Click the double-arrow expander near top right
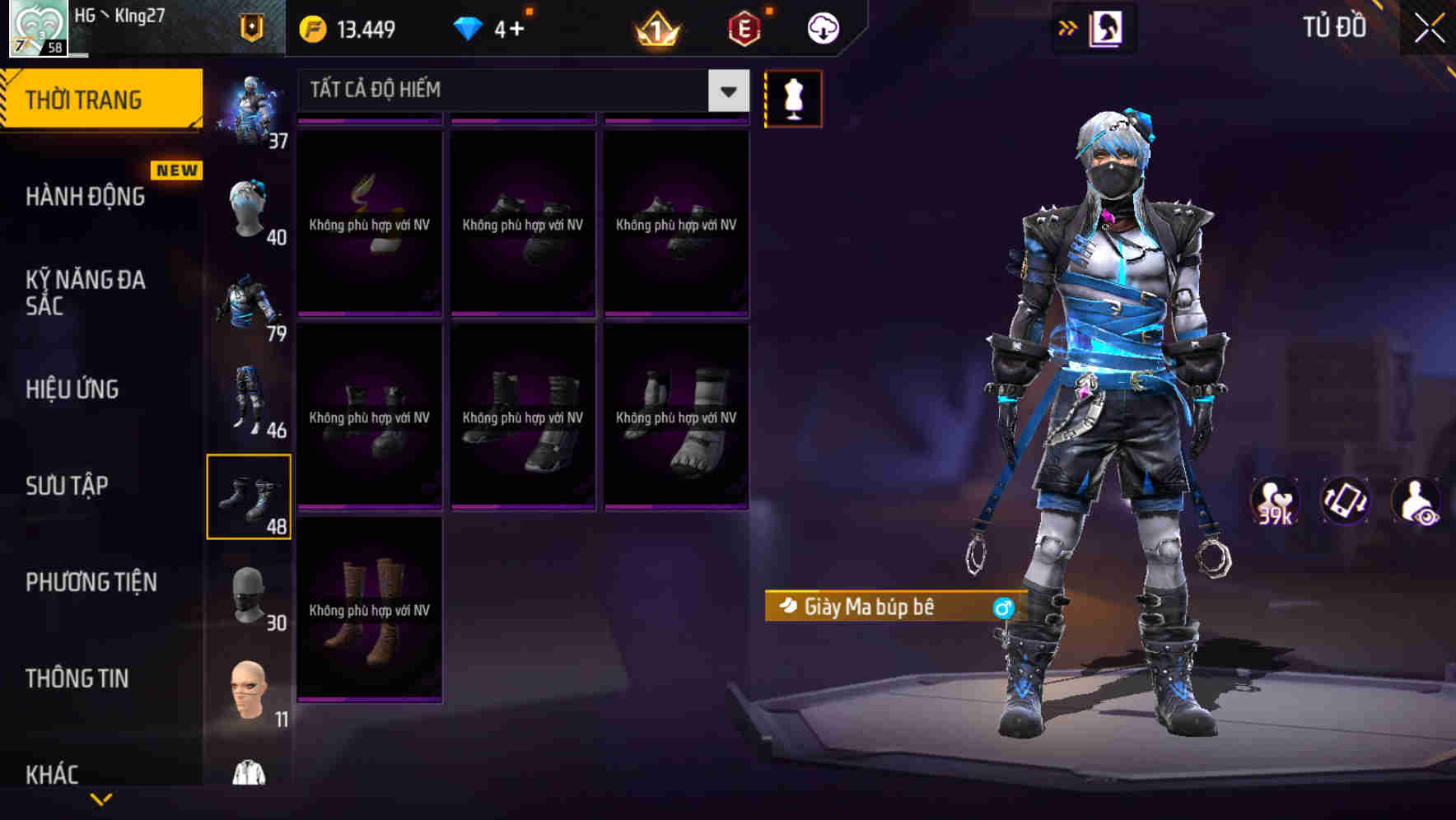Image resolution: width=1456 pixels, height=820 pixels. (x=1066, y=27)
